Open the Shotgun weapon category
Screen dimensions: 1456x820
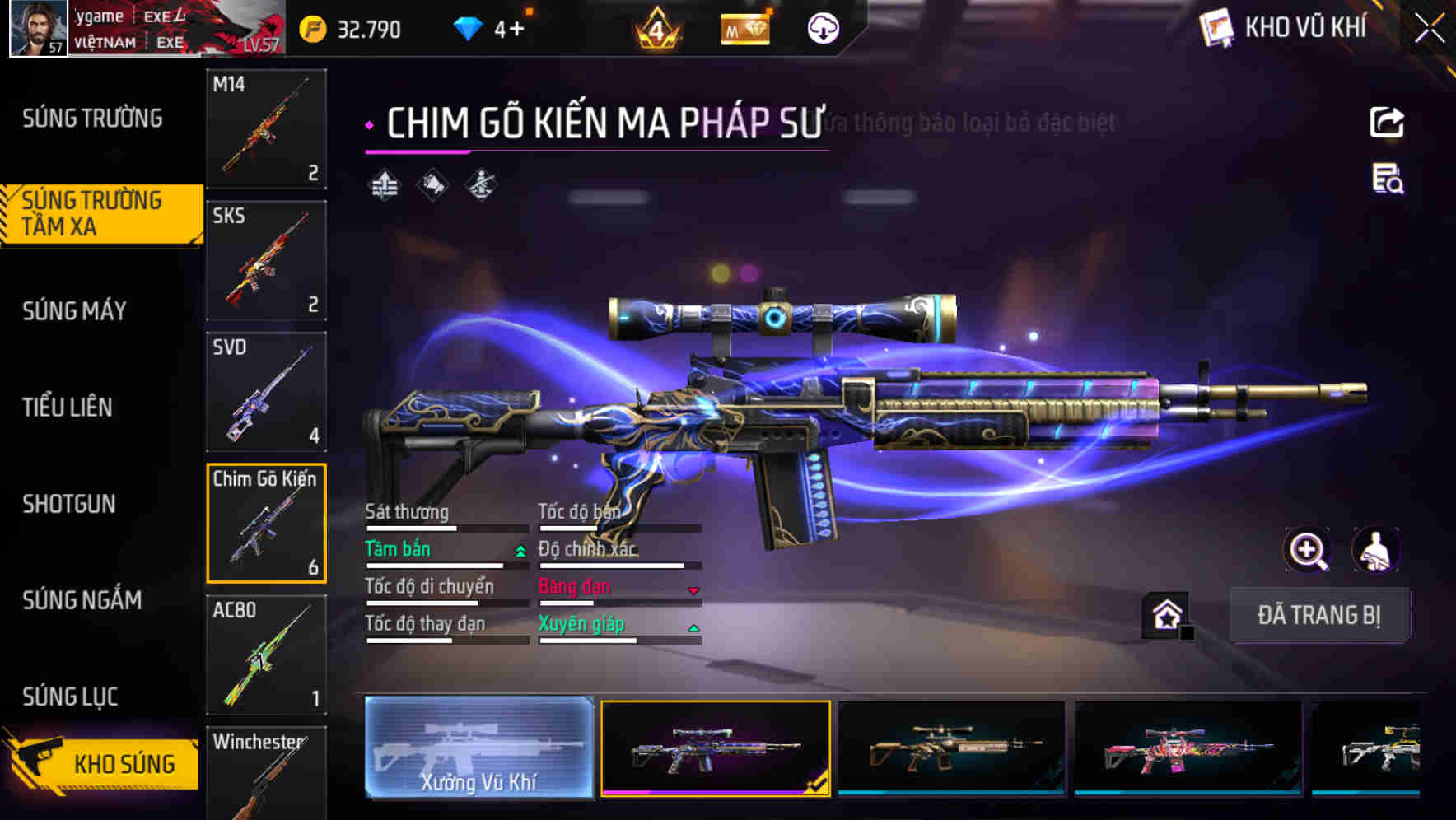tap(70, 504)
